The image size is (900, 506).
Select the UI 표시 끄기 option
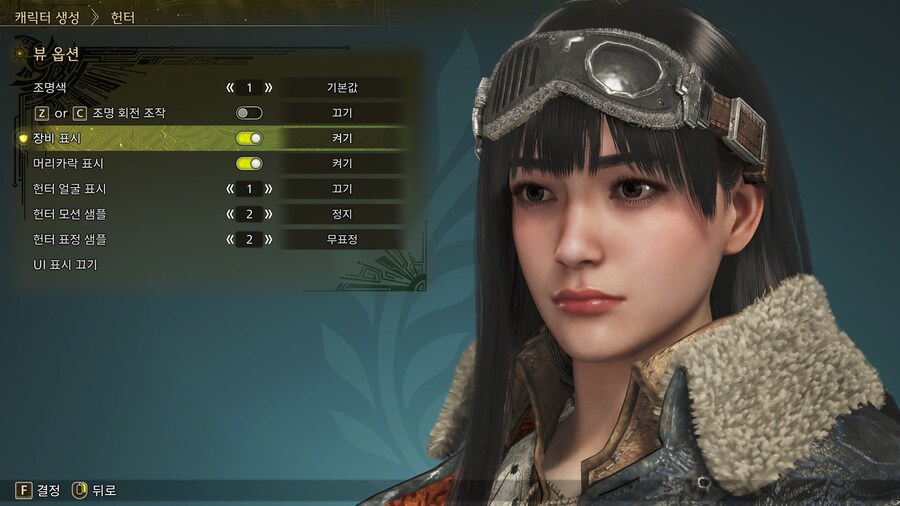tap(65, 265)
